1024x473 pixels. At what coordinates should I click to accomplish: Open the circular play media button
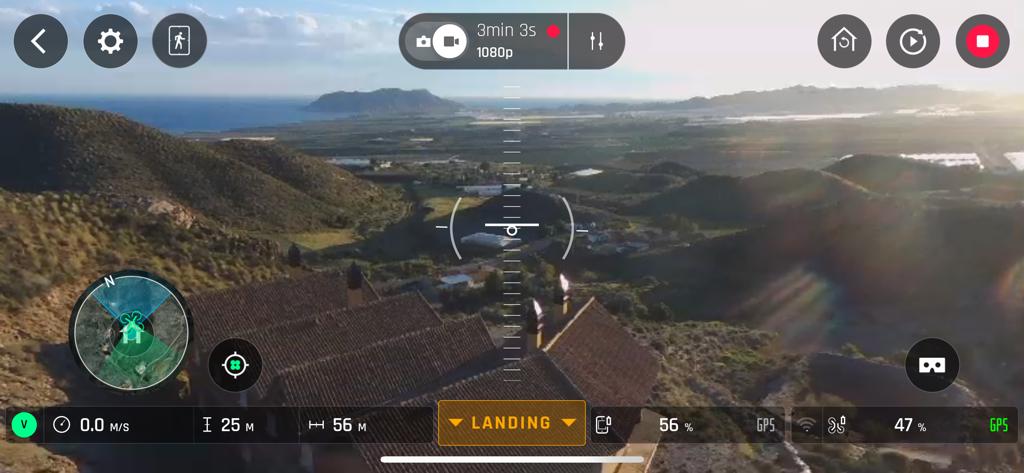pyautogui.click(x=913, y=41)
